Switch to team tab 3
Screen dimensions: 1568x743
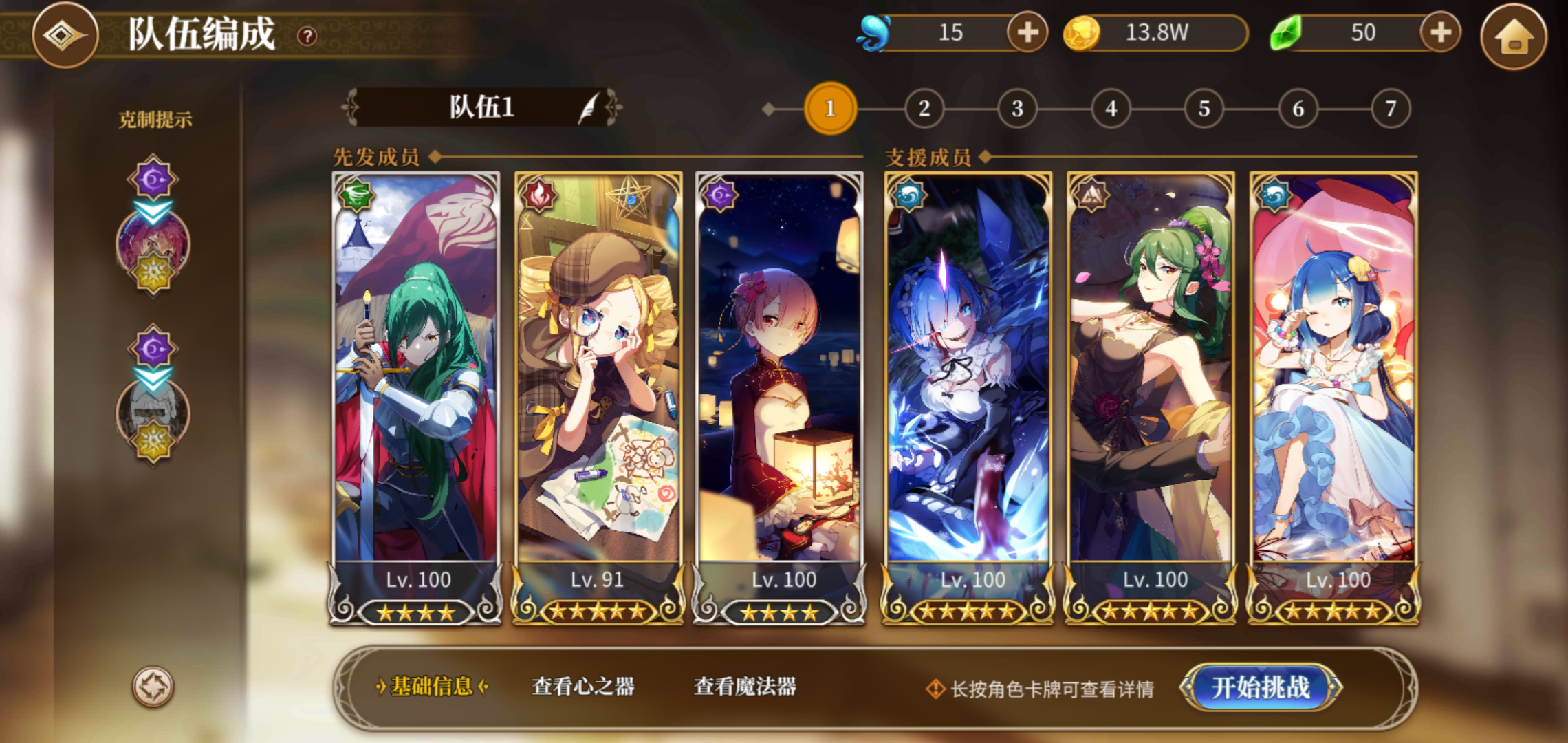(x=1015, y=107)
